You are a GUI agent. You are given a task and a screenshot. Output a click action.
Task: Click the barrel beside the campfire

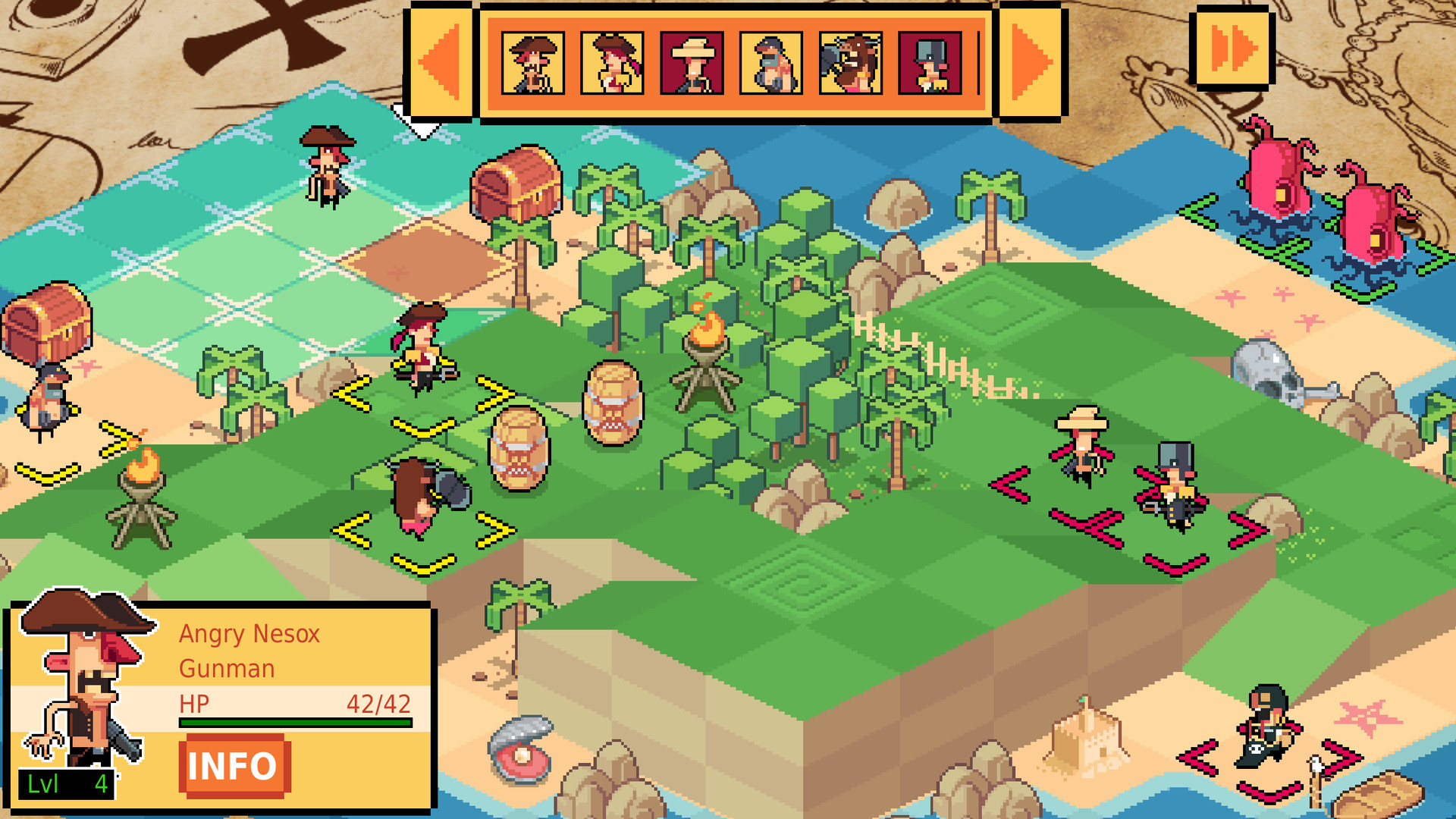click(614, 402)
